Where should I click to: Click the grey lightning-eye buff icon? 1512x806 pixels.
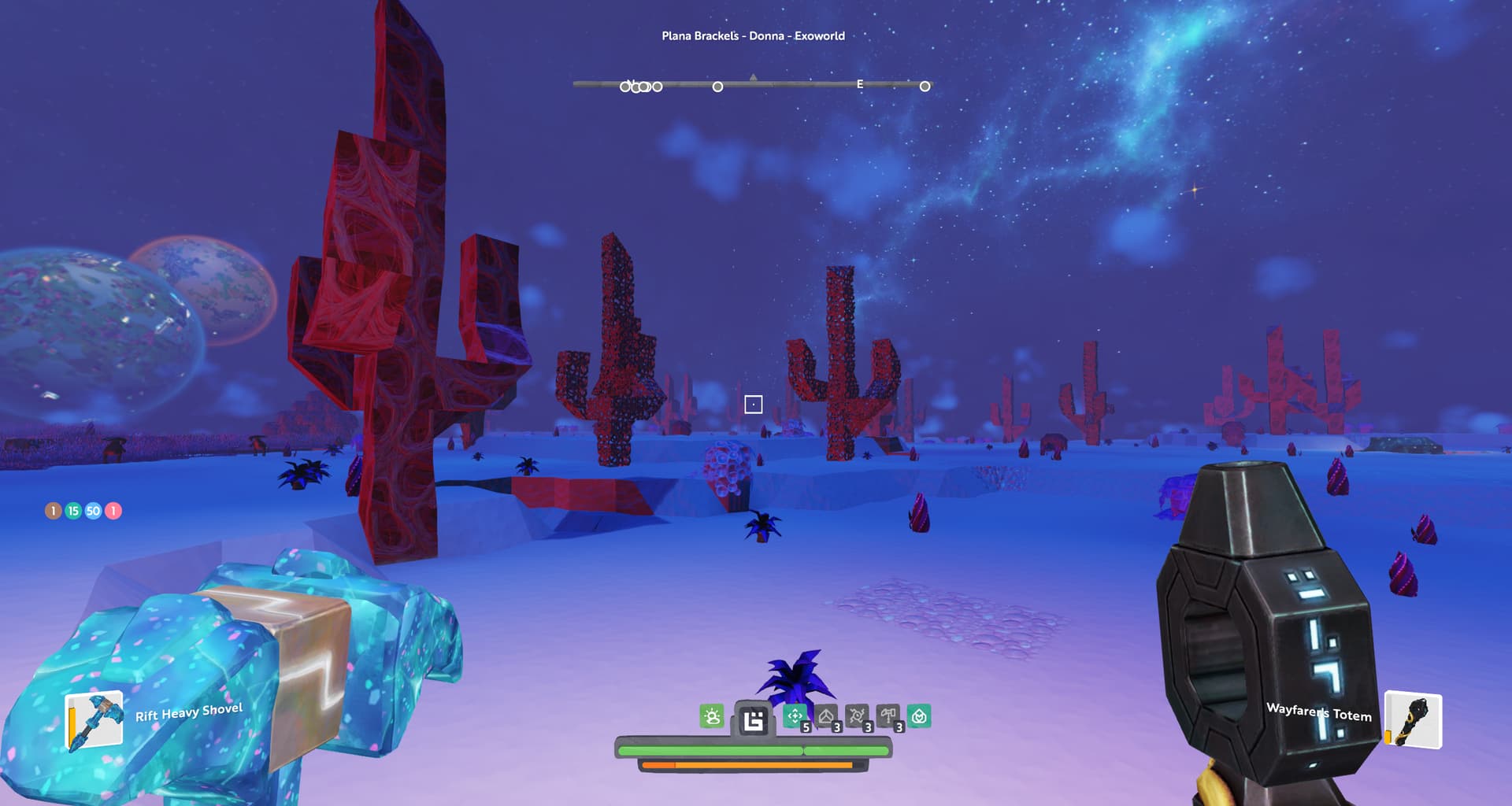857,716
